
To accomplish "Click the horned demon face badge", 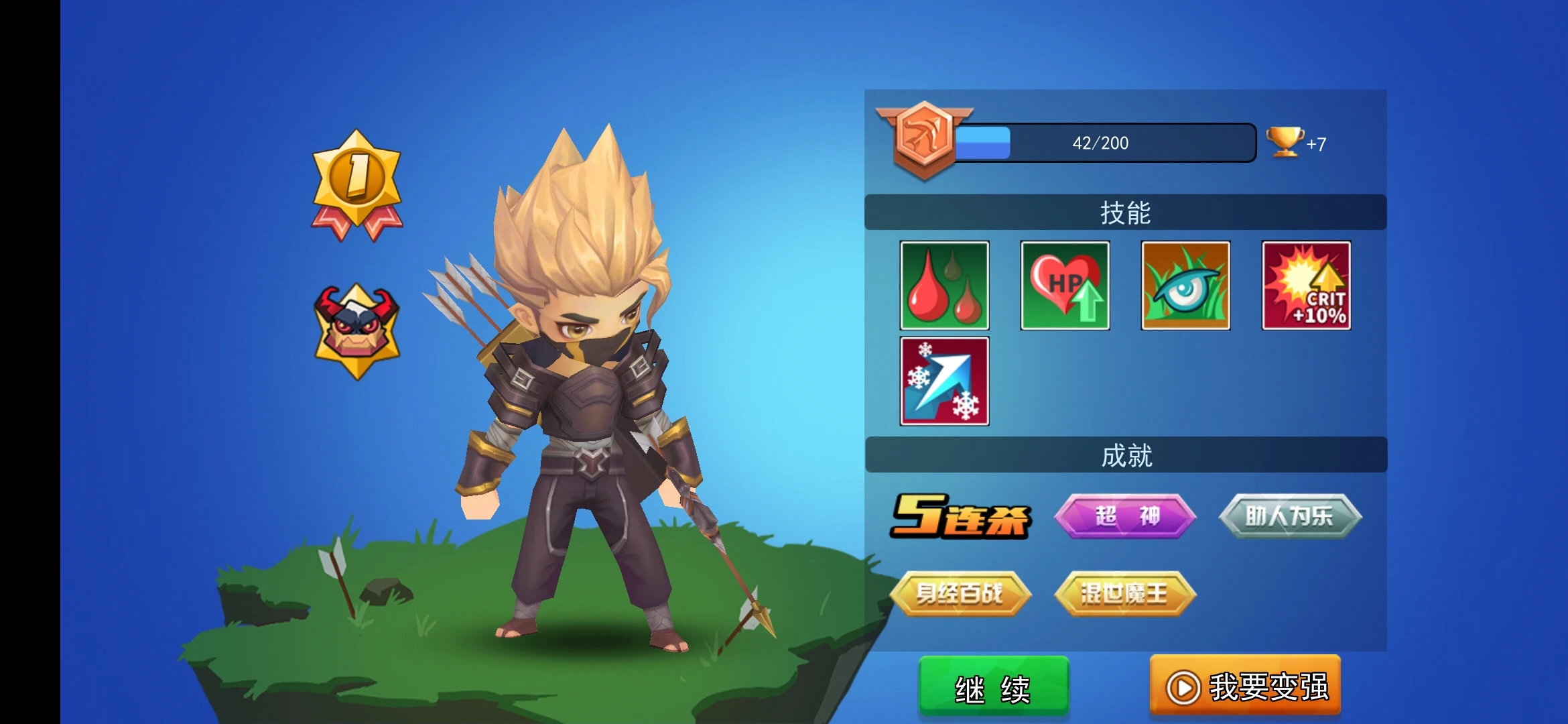I will pyautogui.click(x=357, y=330).
